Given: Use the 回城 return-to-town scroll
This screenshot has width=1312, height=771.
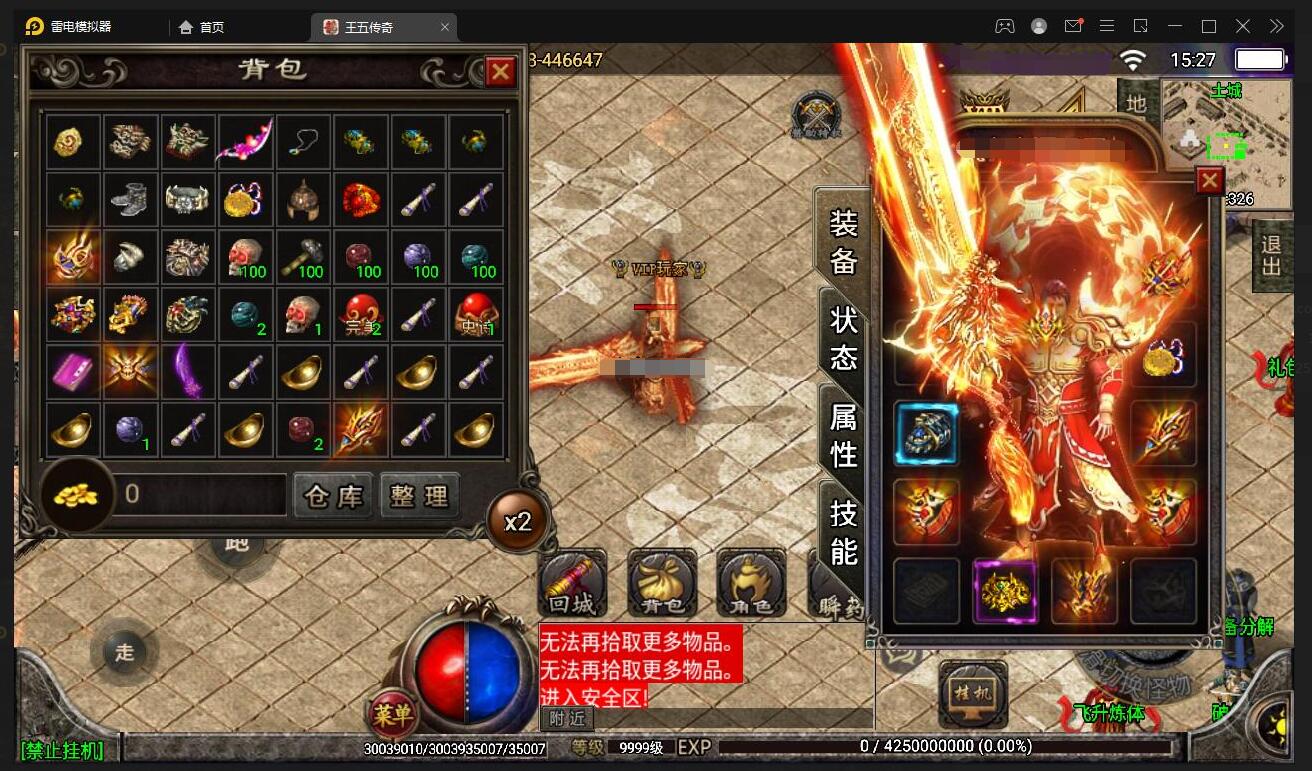Looking at the screenshot, I should tap(572, 584).
